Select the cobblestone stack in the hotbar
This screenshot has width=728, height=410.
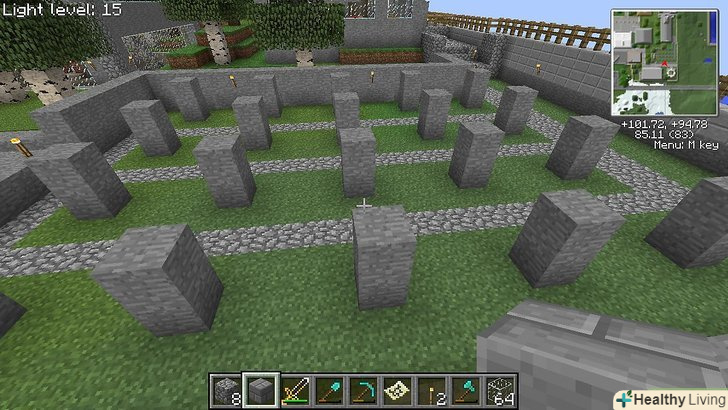click(227, 390)
